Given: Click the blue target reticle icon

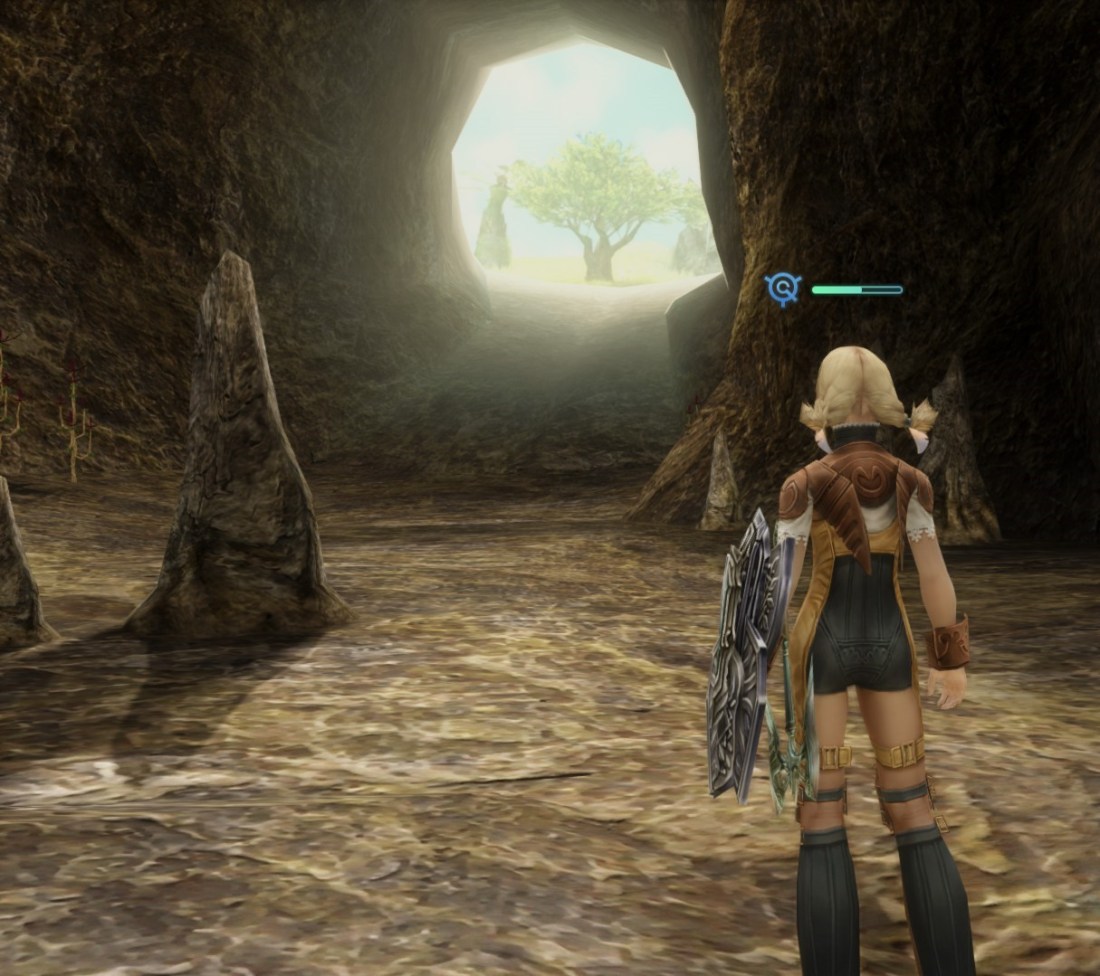Looking at the screenshot, I should (x=783, y=289).
